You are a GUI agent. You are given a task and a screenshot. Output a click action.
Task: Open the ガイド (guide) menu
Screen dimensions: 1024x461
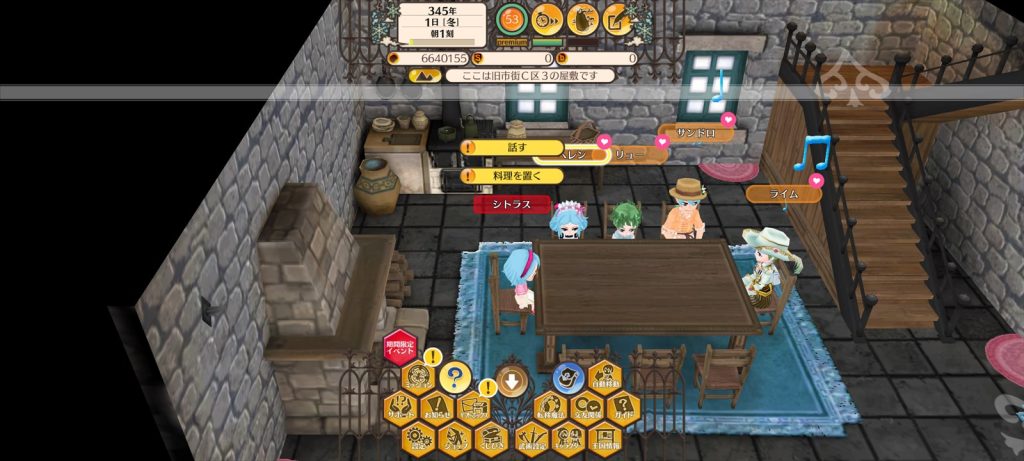pyautogui.click(x=622, y=408)
